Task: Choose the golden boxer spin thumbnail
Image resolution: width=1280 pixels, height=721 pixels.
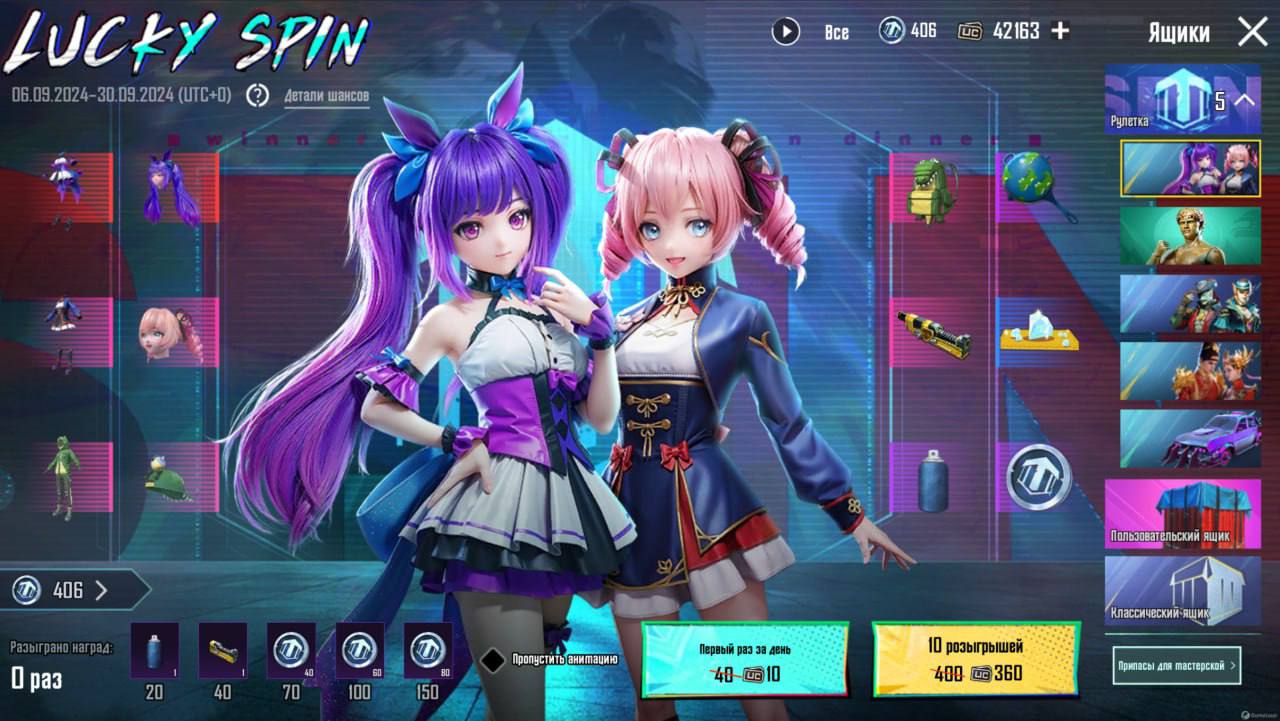Action: coord(1190,236)
